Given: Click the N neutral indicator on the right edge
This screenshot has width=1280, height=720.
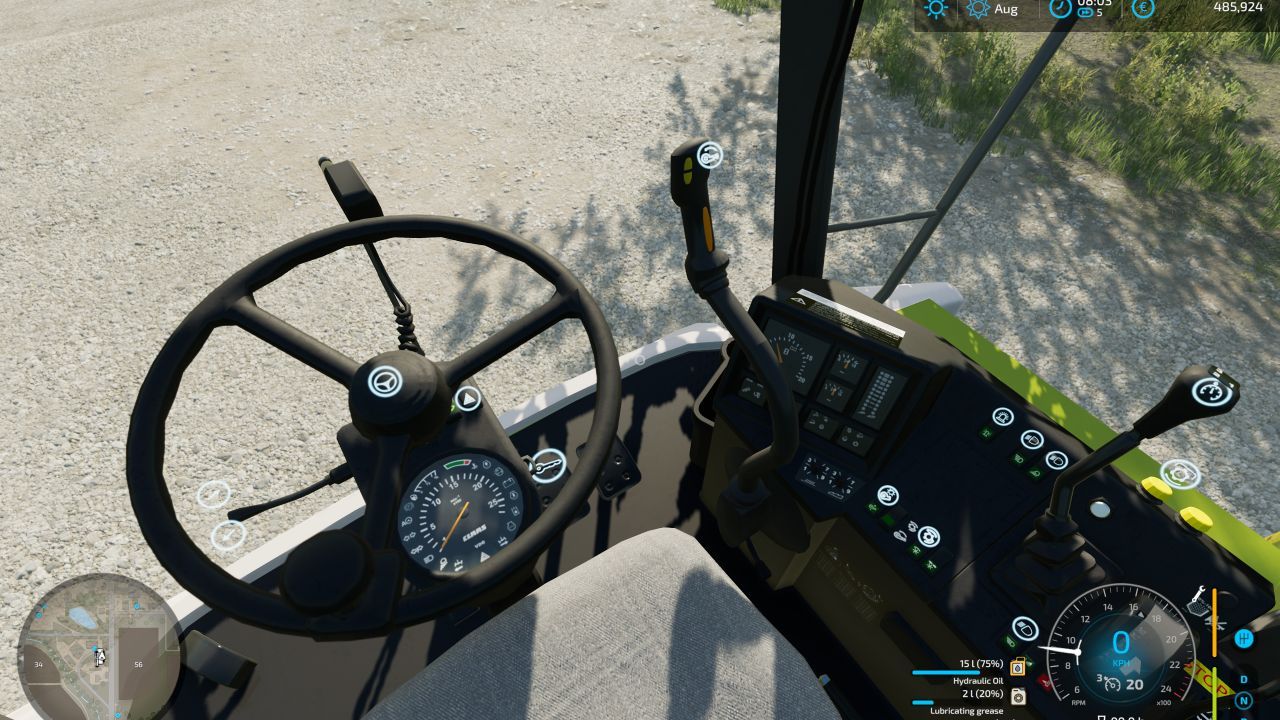Looking at the screenshot, I should [x=1243, y=700].
